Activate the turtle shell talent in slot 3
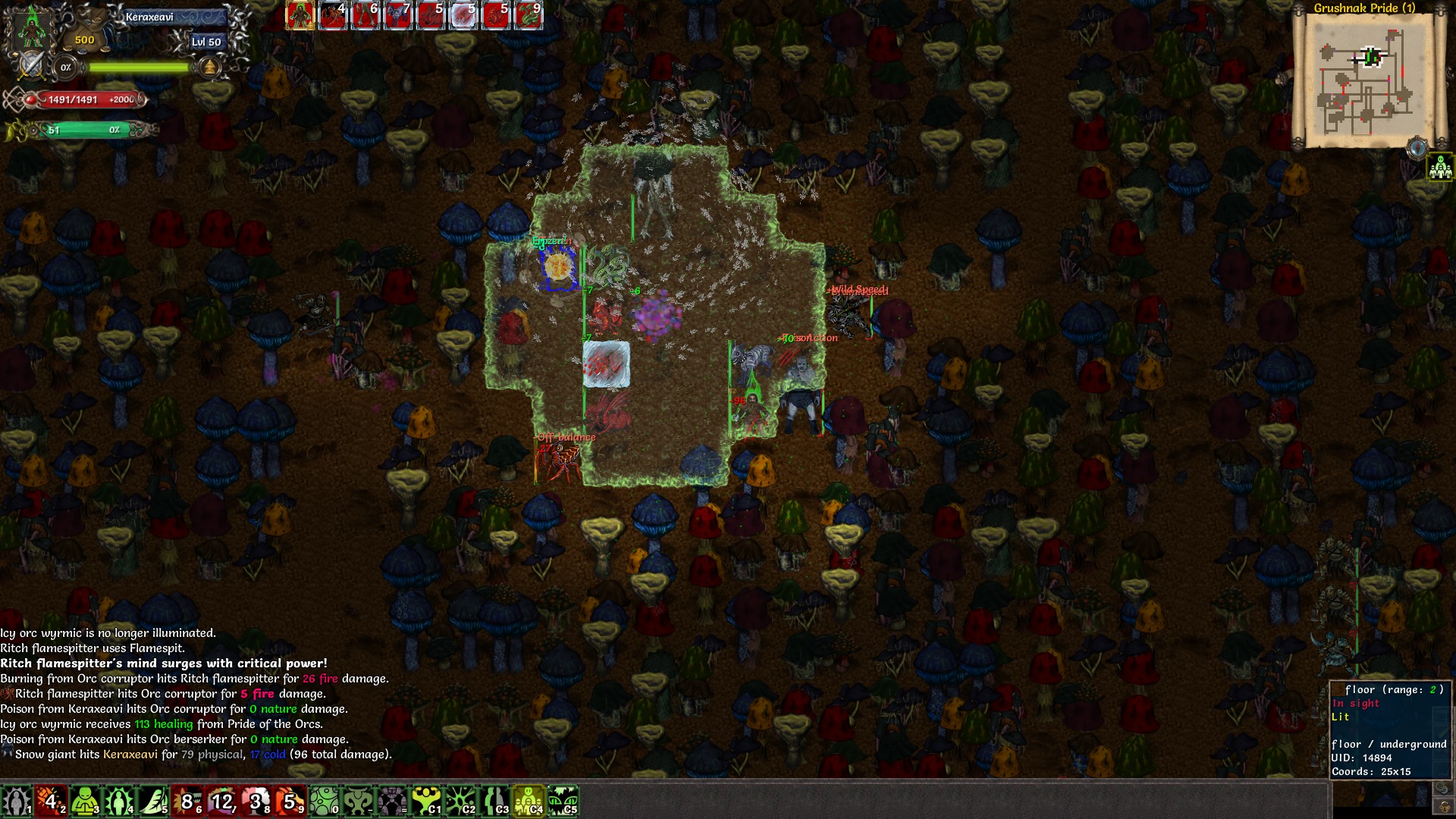Viewport: 1456px width, 819px height. click(83, 802)
